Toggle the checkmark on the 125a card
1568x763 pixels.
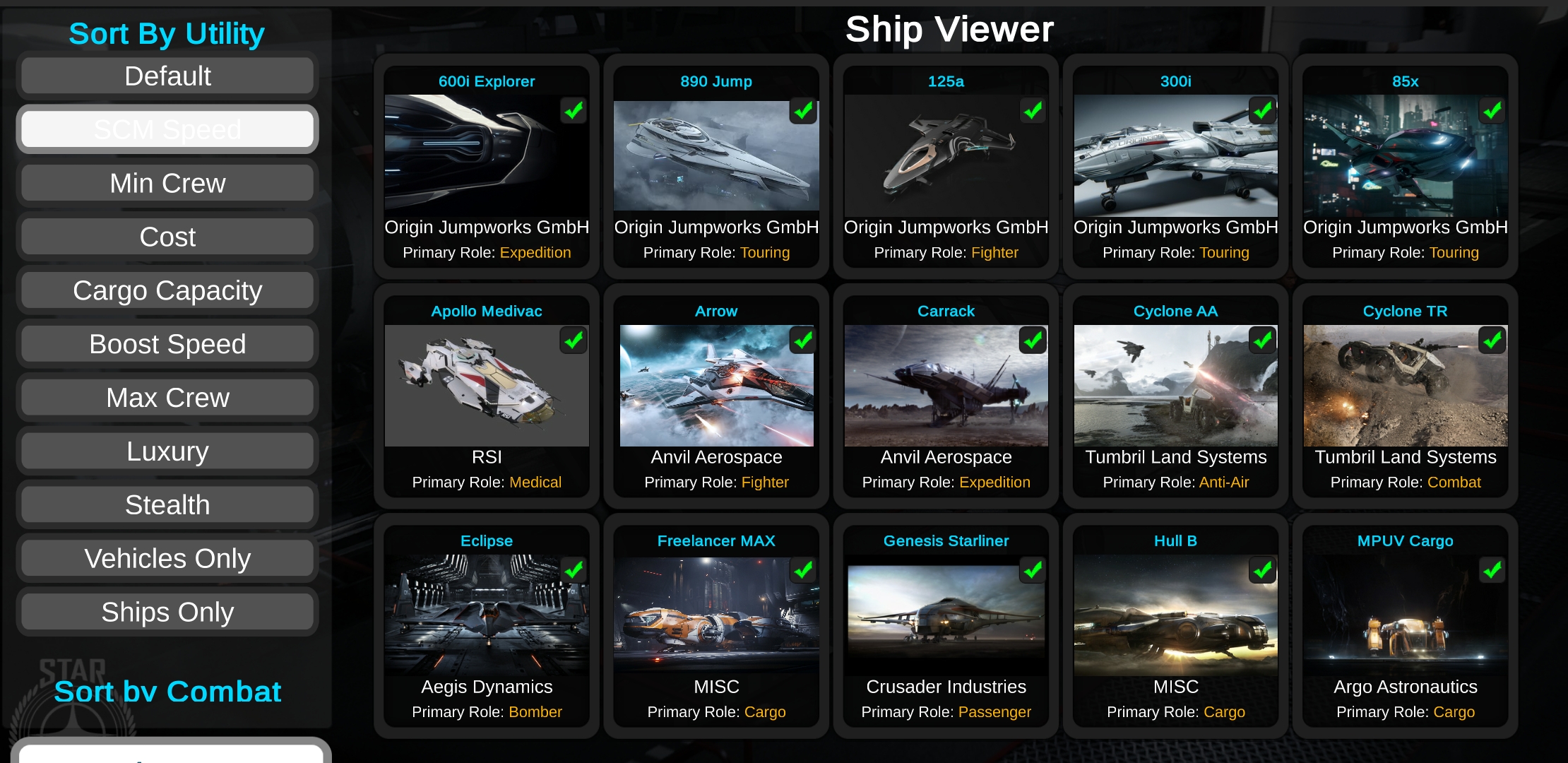pyautogui.click(x=1033, y=110)
